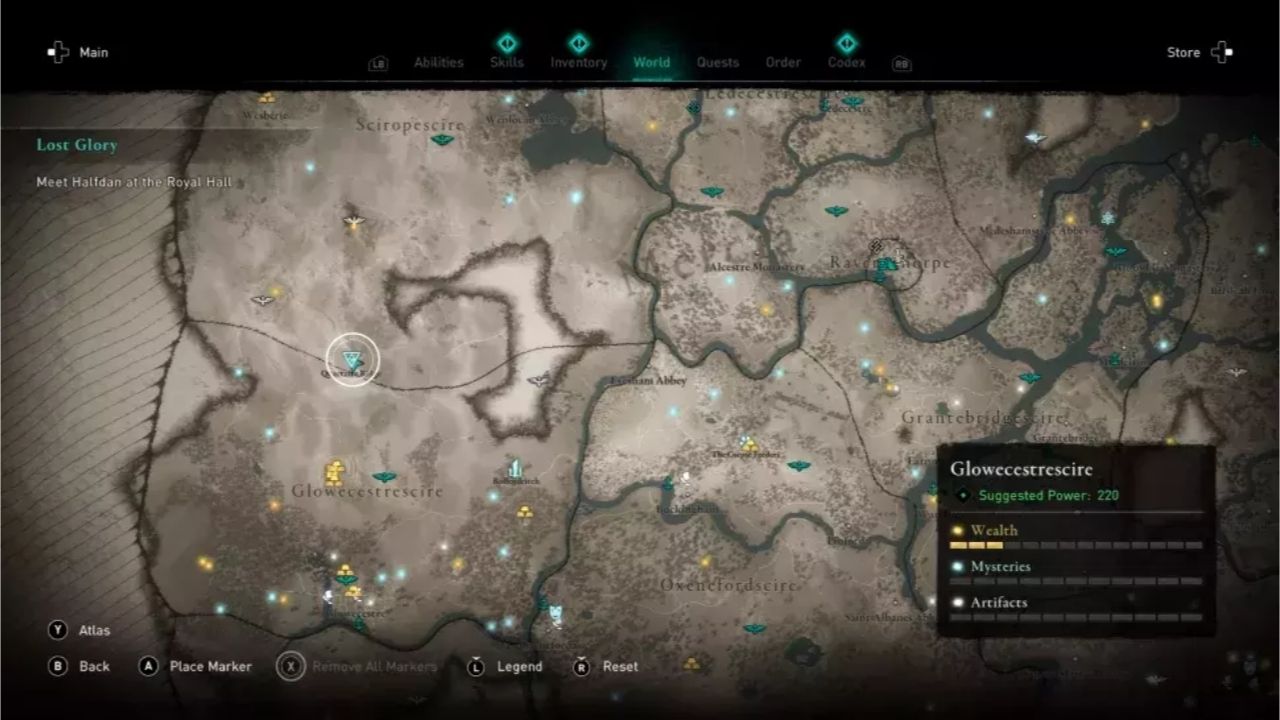
Task: Open the Inventory tab
Action: (x=579, y=61)
